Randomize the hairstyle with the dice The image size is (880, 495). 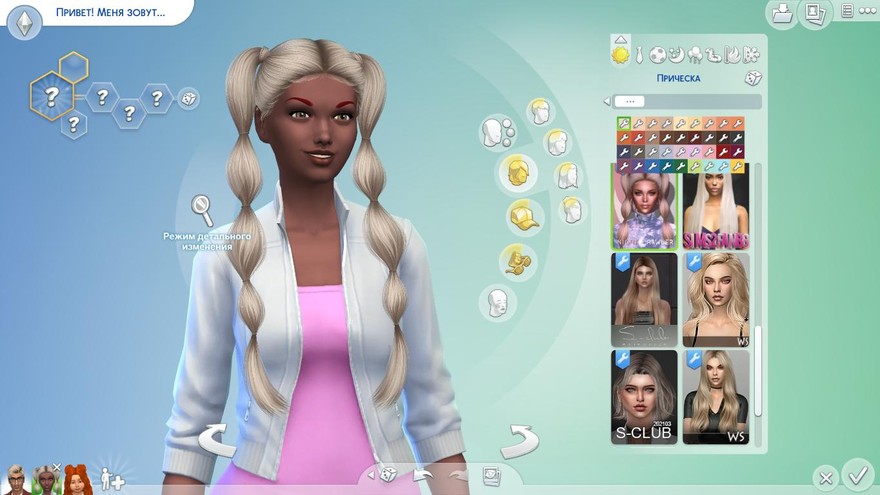(752, 78)
